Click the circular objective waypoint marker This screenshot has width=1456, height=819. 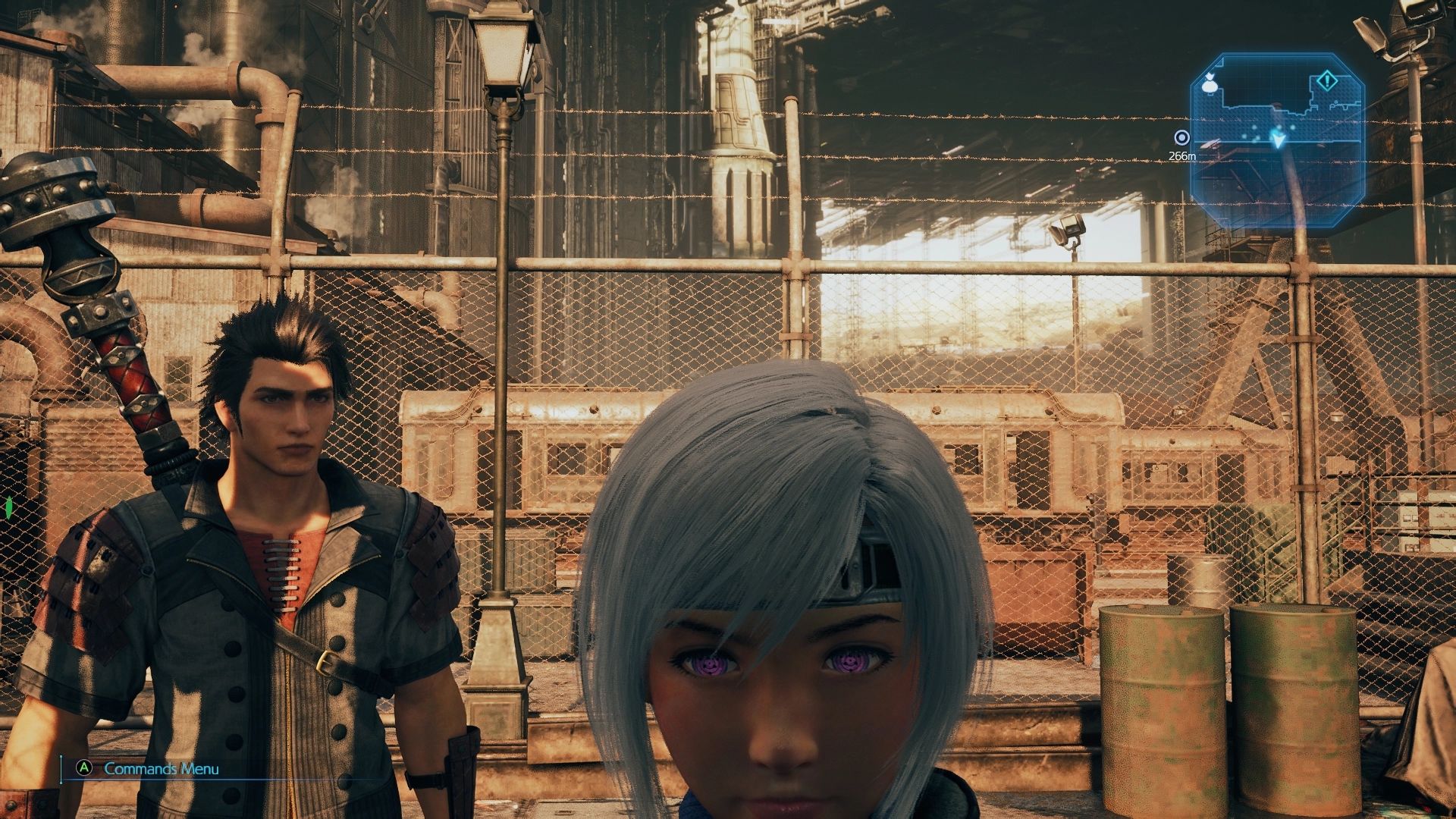(1181, 138)
